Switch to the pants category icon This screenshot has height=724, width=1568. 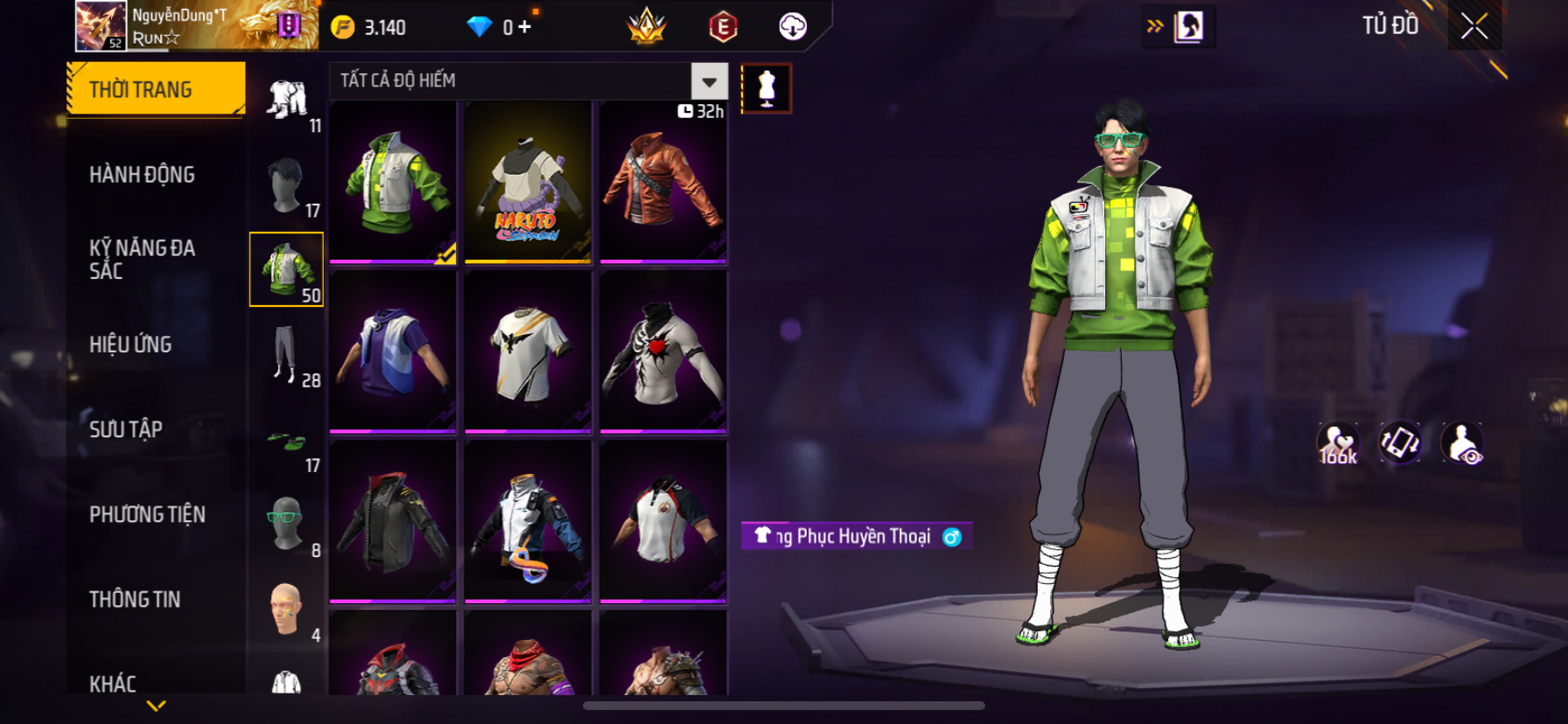coord(286,355)
